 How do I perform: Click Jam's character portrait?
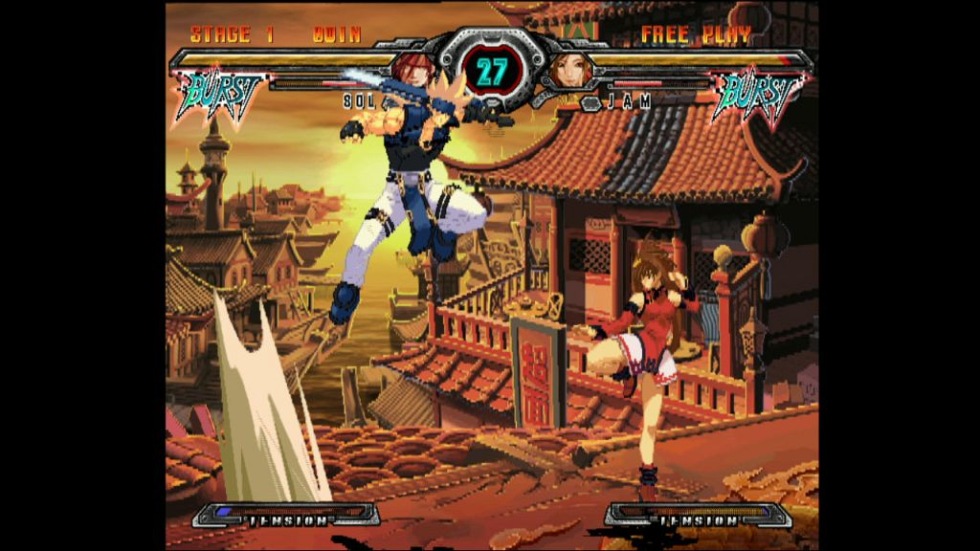pos(571,70)
